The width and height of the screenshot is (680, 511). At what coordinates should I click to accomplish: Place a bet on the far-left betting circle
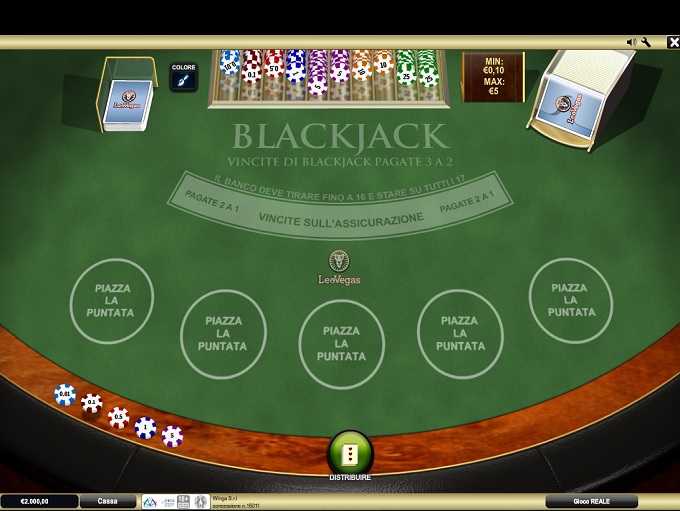coord(112,300)
